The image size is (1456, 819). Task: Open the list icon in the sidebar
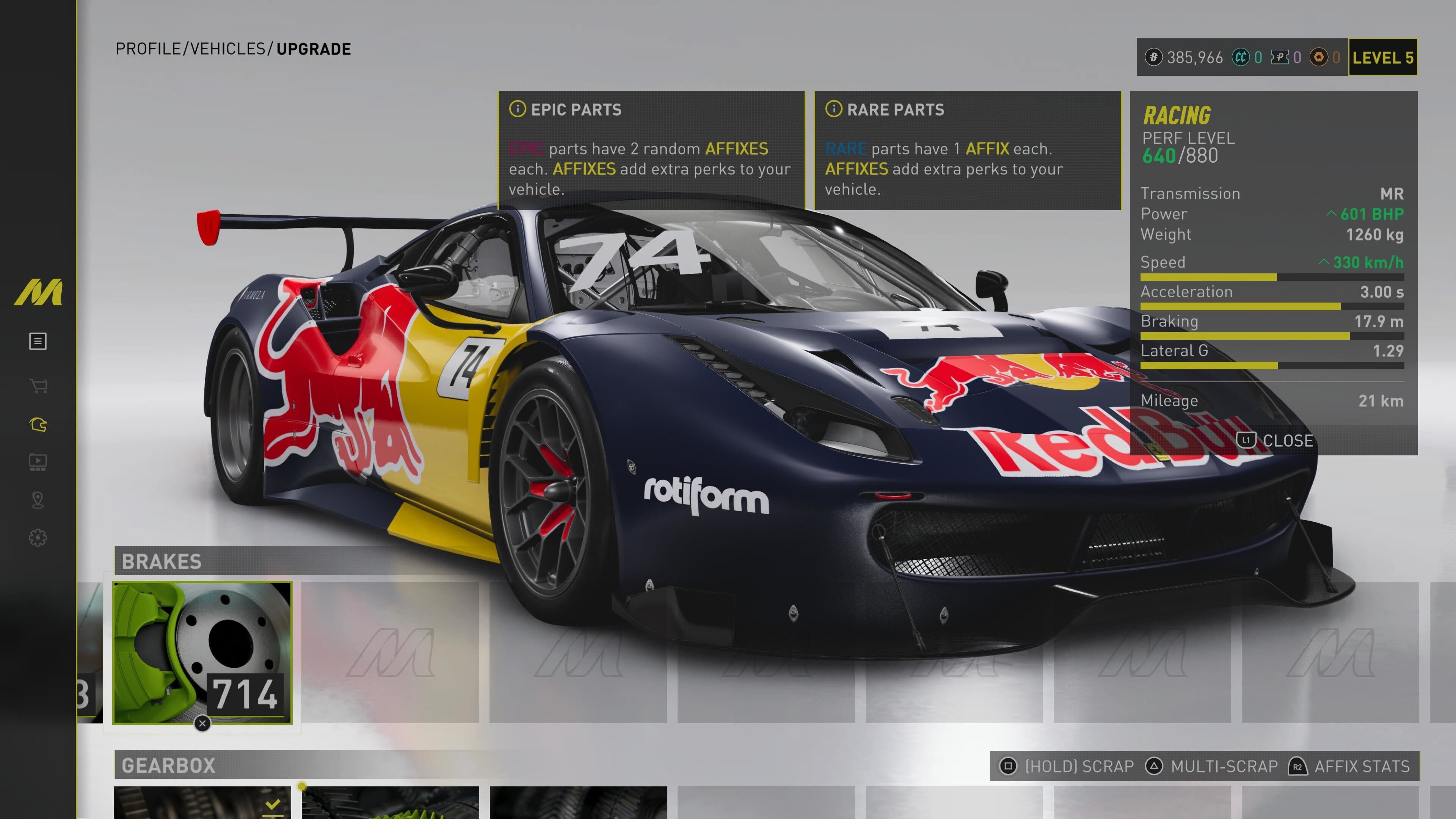coord(38,341)
